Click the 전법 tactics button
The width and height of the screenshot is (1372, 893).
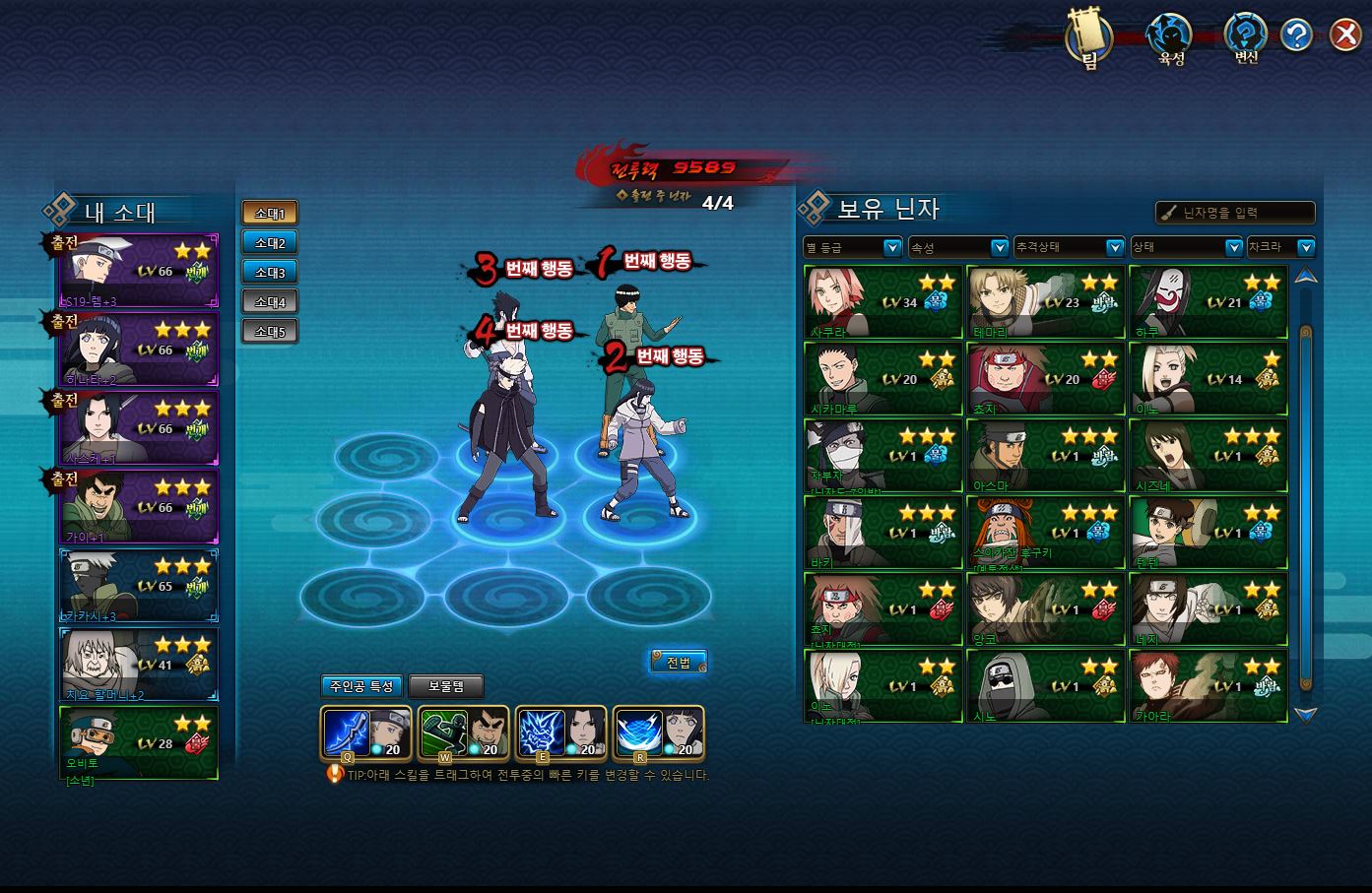click(679, 662)
